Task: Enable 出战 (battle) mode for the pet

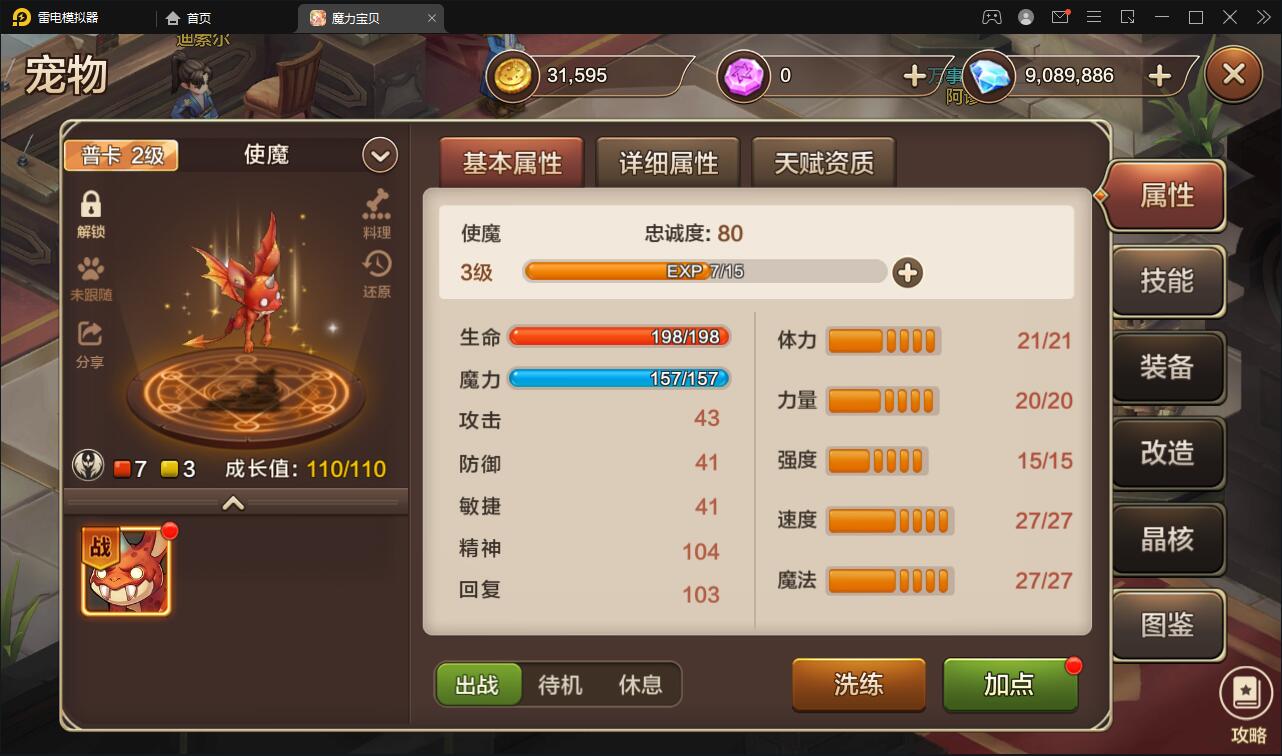Action: click(479, 684)
